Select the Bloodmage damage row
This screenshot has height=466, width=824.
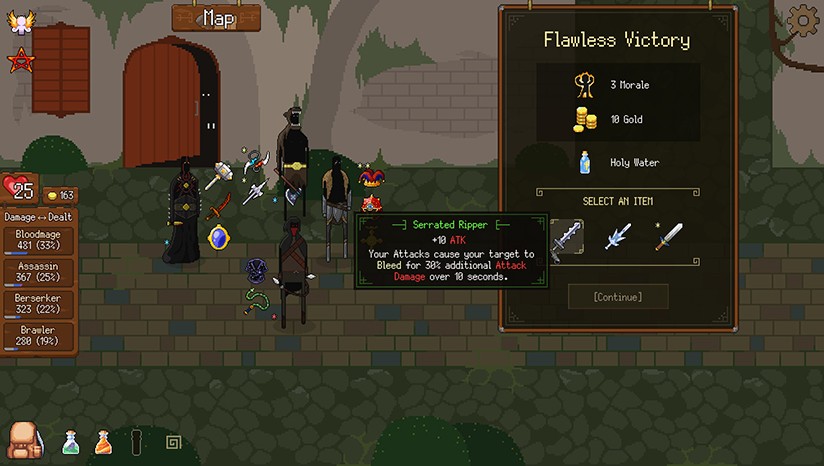[x=37, y=240]
